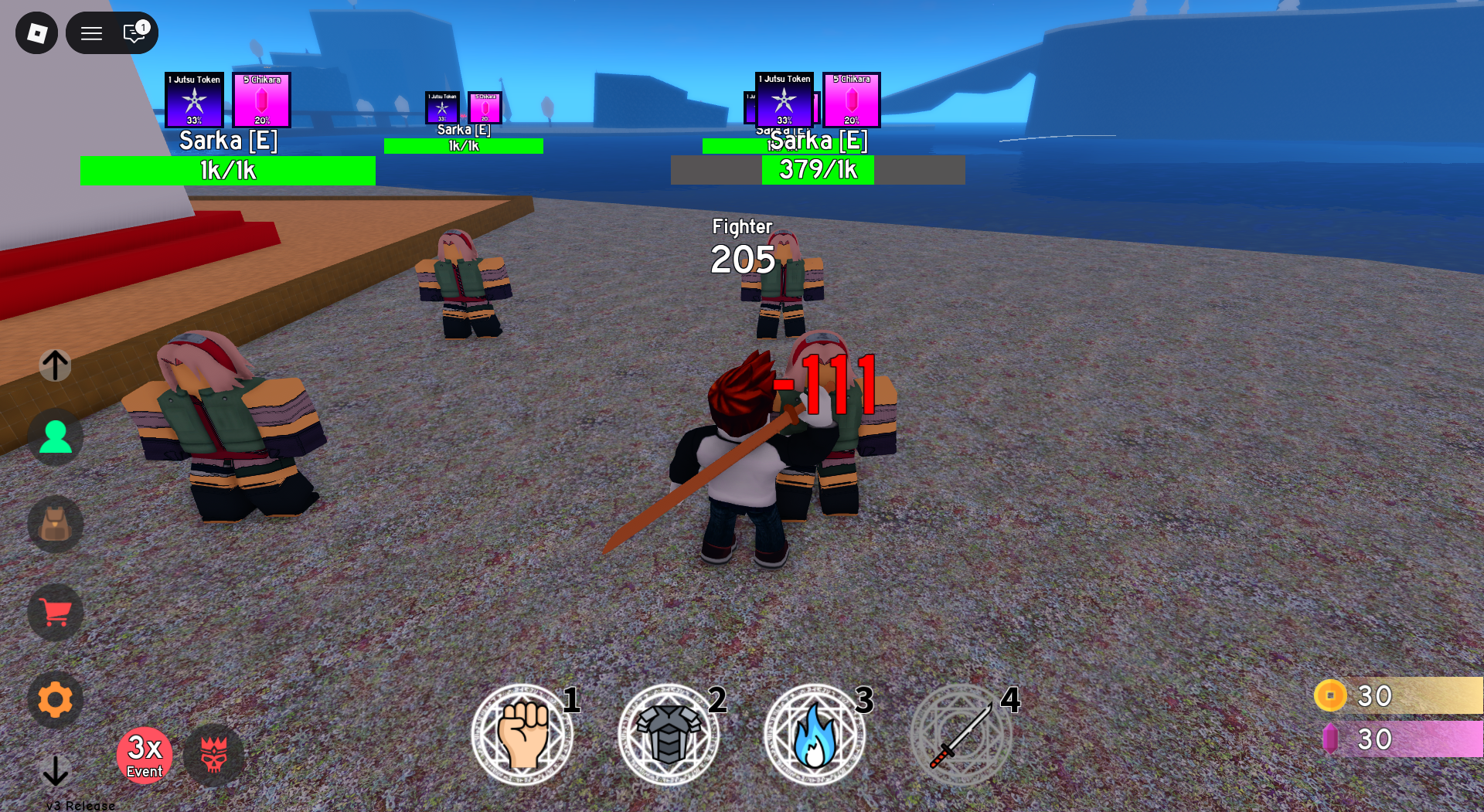
Task: Select the Fist attack in slot 1
Action: [522, 734]
